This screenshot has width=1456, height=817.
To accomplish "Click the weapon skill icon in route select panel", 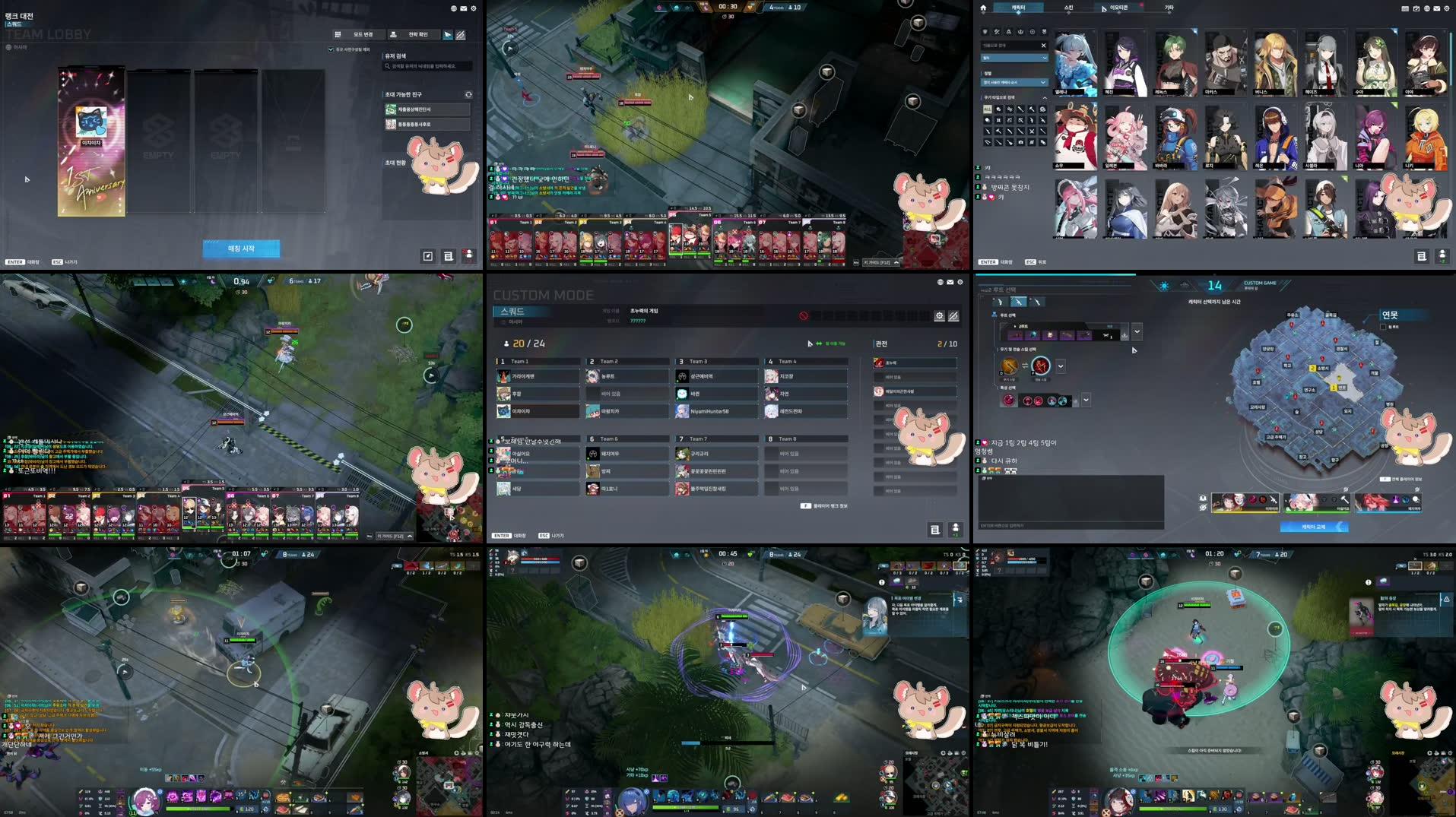I will click(x=1008, y=366).
